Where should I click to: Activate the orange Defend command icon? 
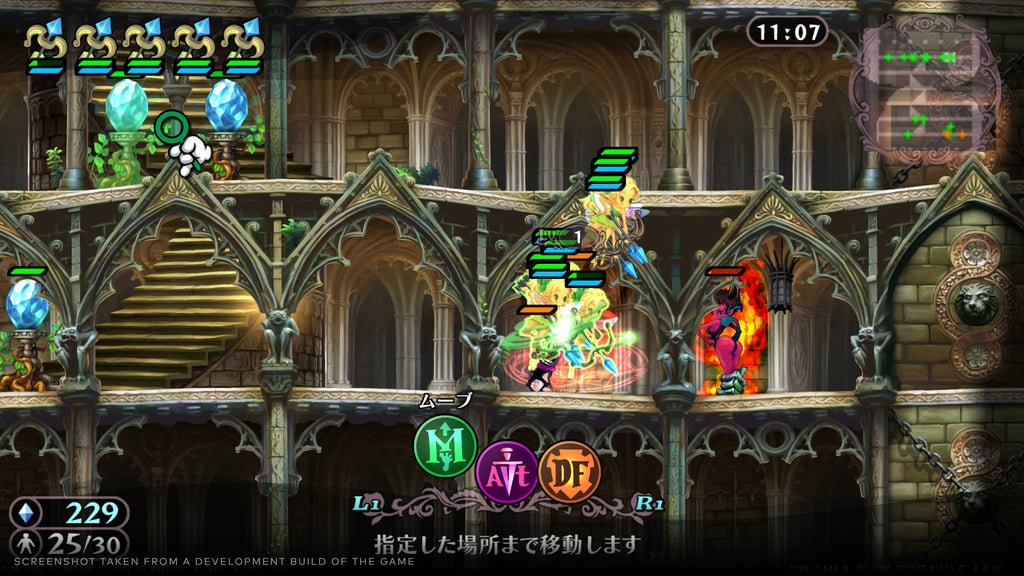pos(569,470)
